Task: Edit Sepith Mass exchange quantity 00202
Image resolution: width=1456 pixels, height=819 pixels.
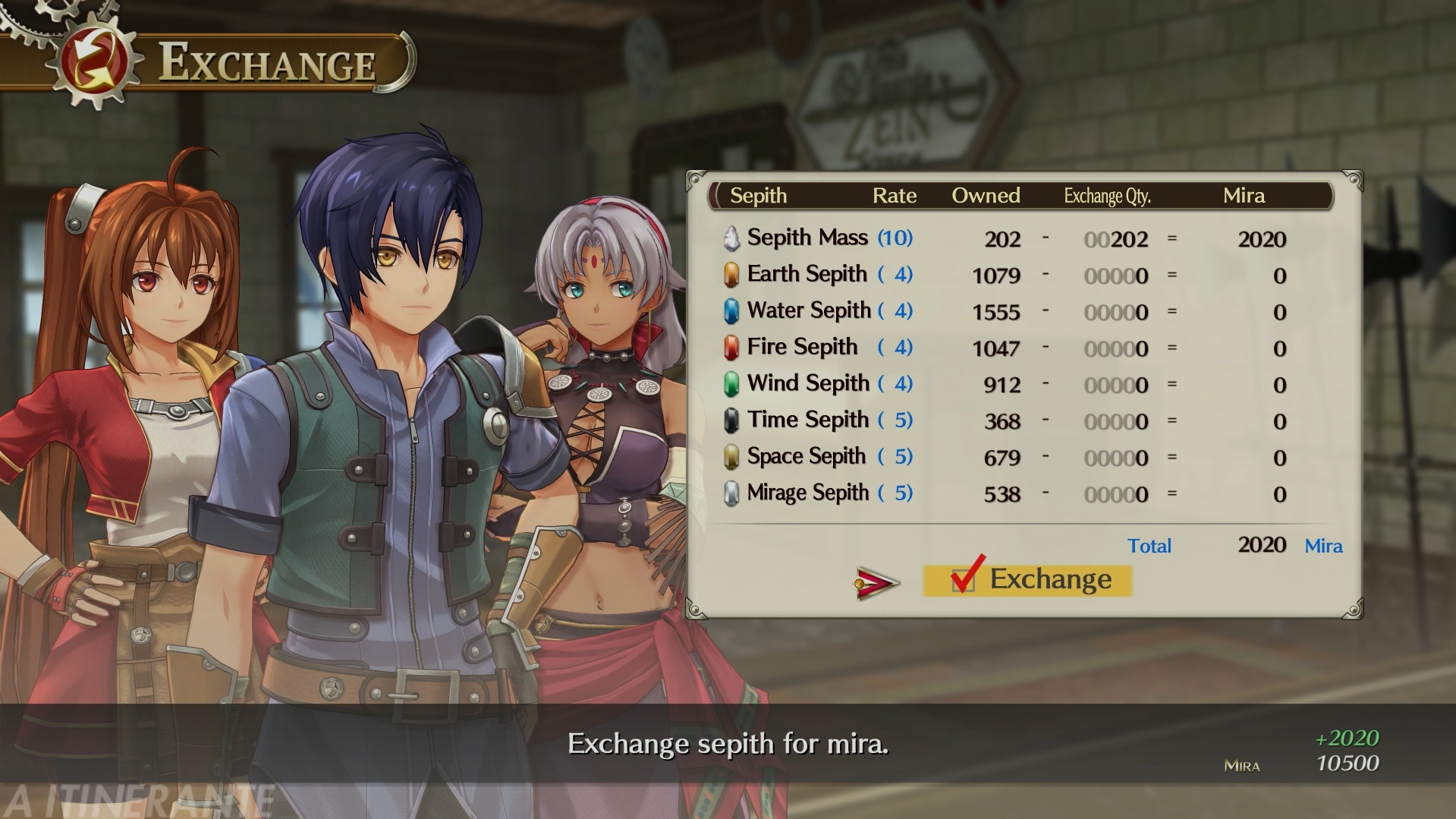Action: (x=1116, y=240)
